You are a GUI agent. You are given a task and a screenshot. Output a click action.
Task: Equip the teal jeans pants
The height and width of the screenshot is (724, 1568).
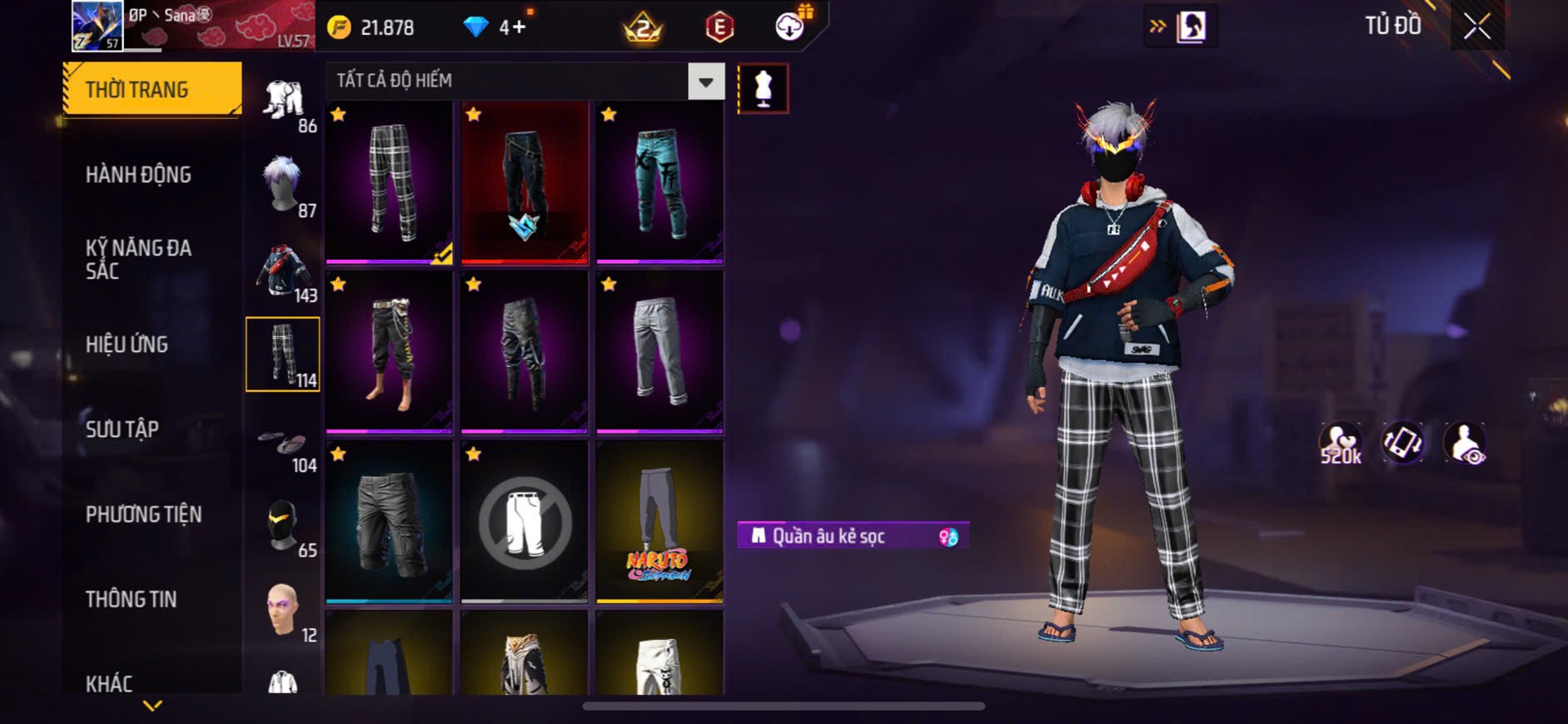[660, 182]
